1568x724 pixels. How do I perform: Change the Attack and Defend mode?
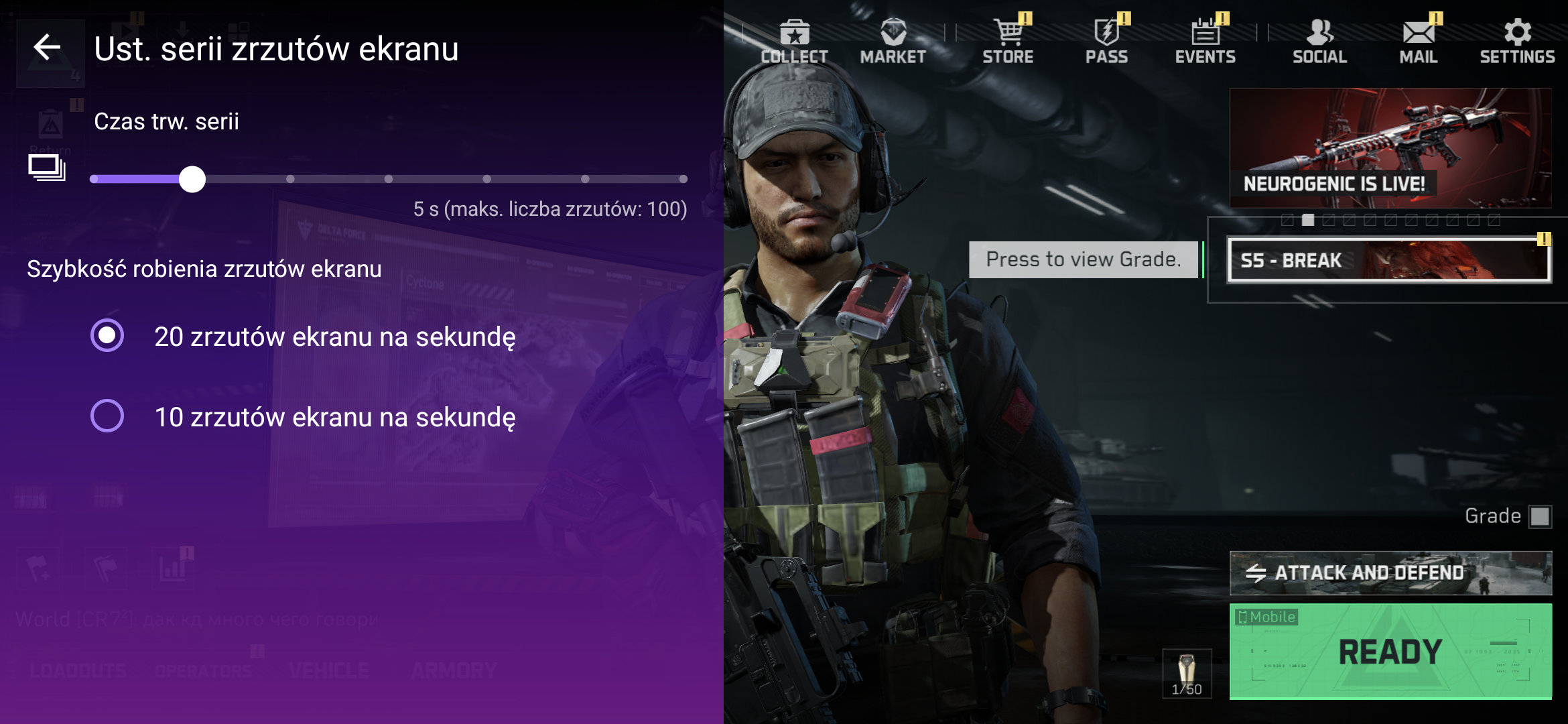[1390, 573]
